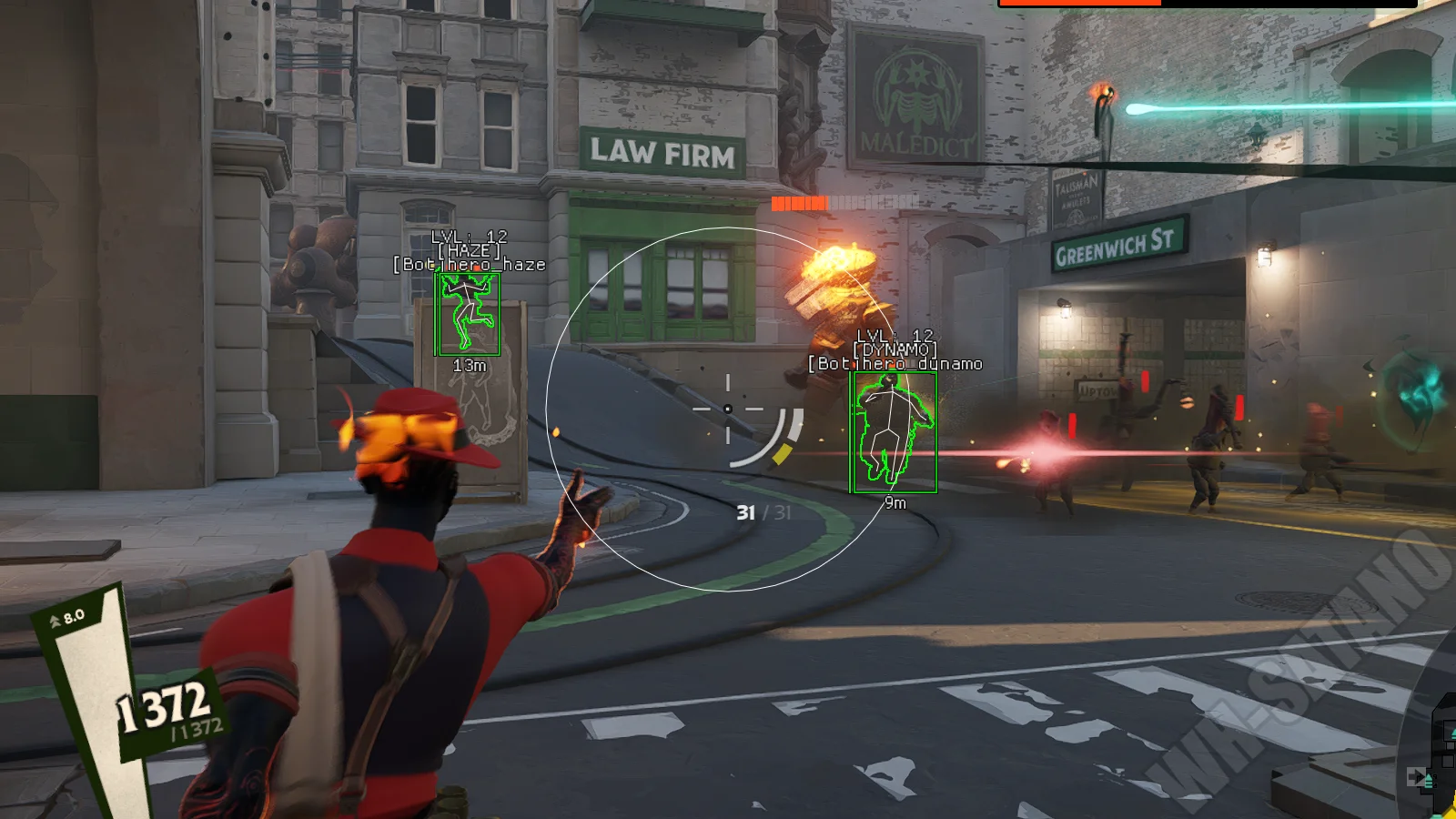Select the Haze bot target box

[x=468, y=314]
